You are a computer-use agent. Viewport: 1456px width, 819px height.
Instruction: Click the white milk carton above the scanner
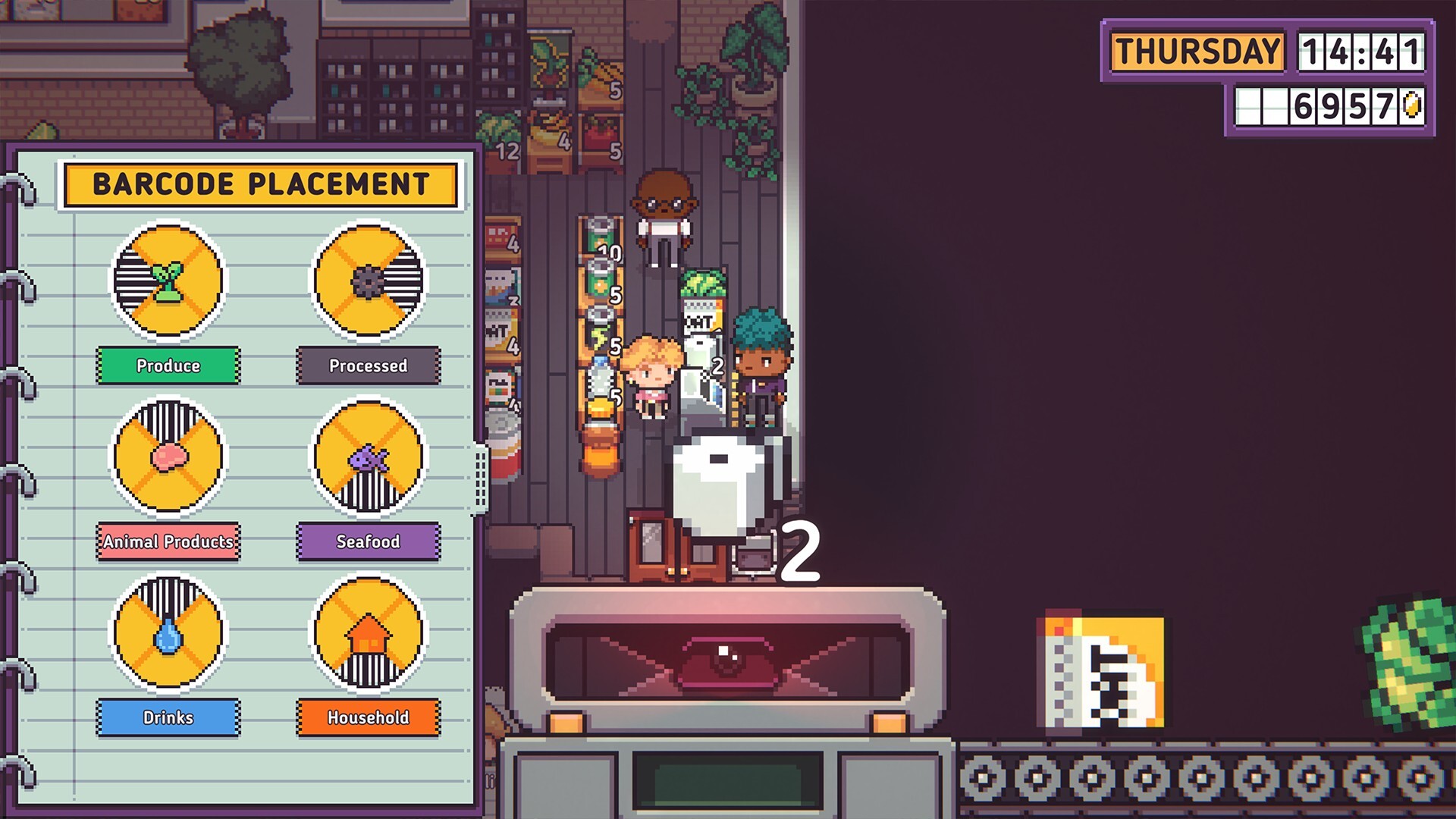point(717,485)
